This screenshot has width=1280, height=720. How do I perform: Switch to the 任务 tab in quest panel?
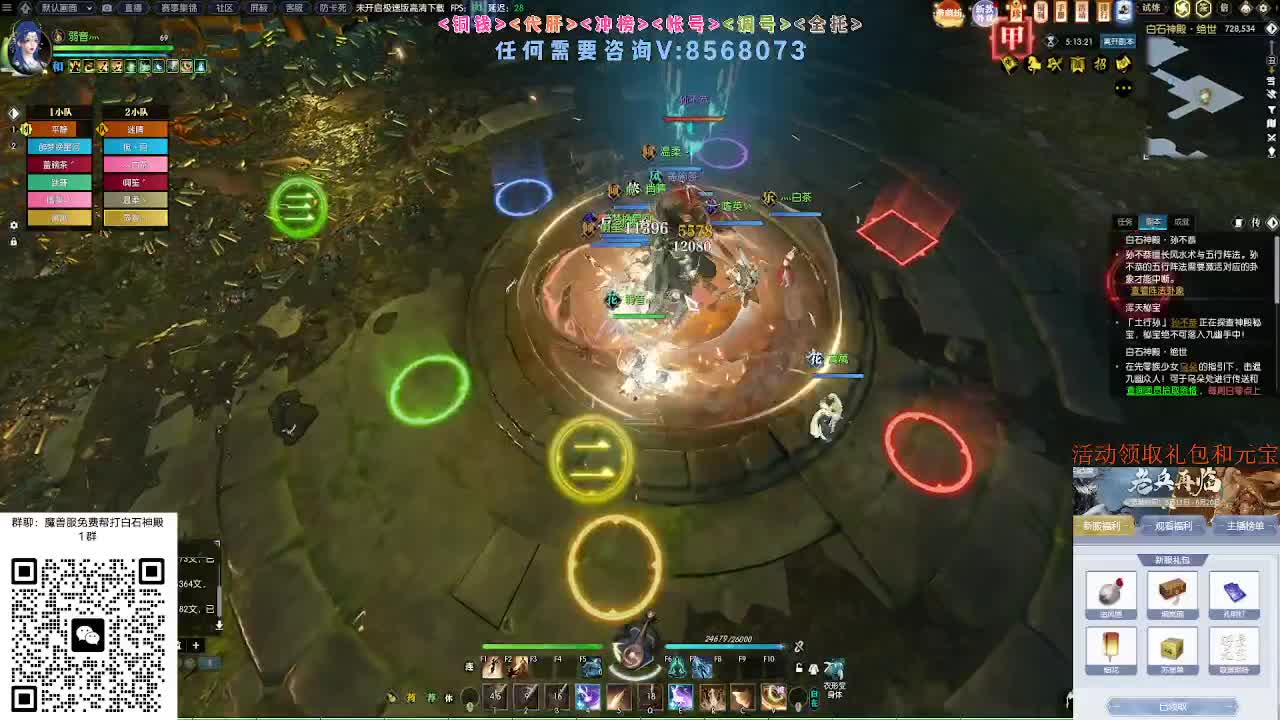click(1123, 222)
